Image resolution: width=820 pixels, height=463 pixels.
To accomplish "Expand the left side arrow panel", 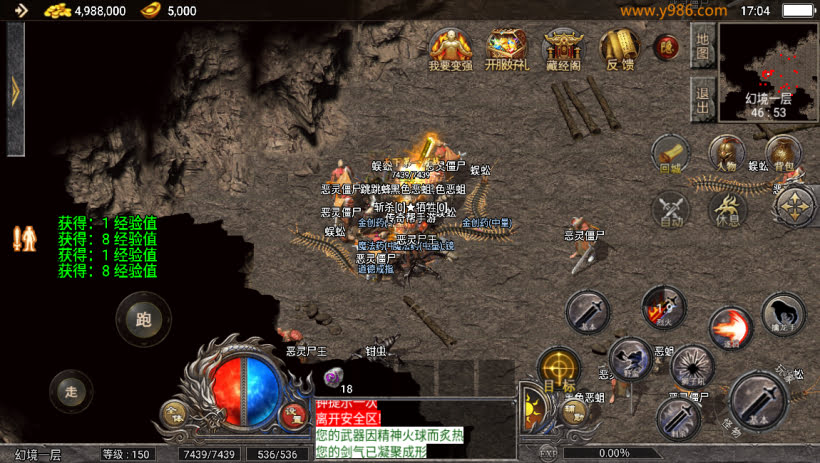I will coord(15,92).
